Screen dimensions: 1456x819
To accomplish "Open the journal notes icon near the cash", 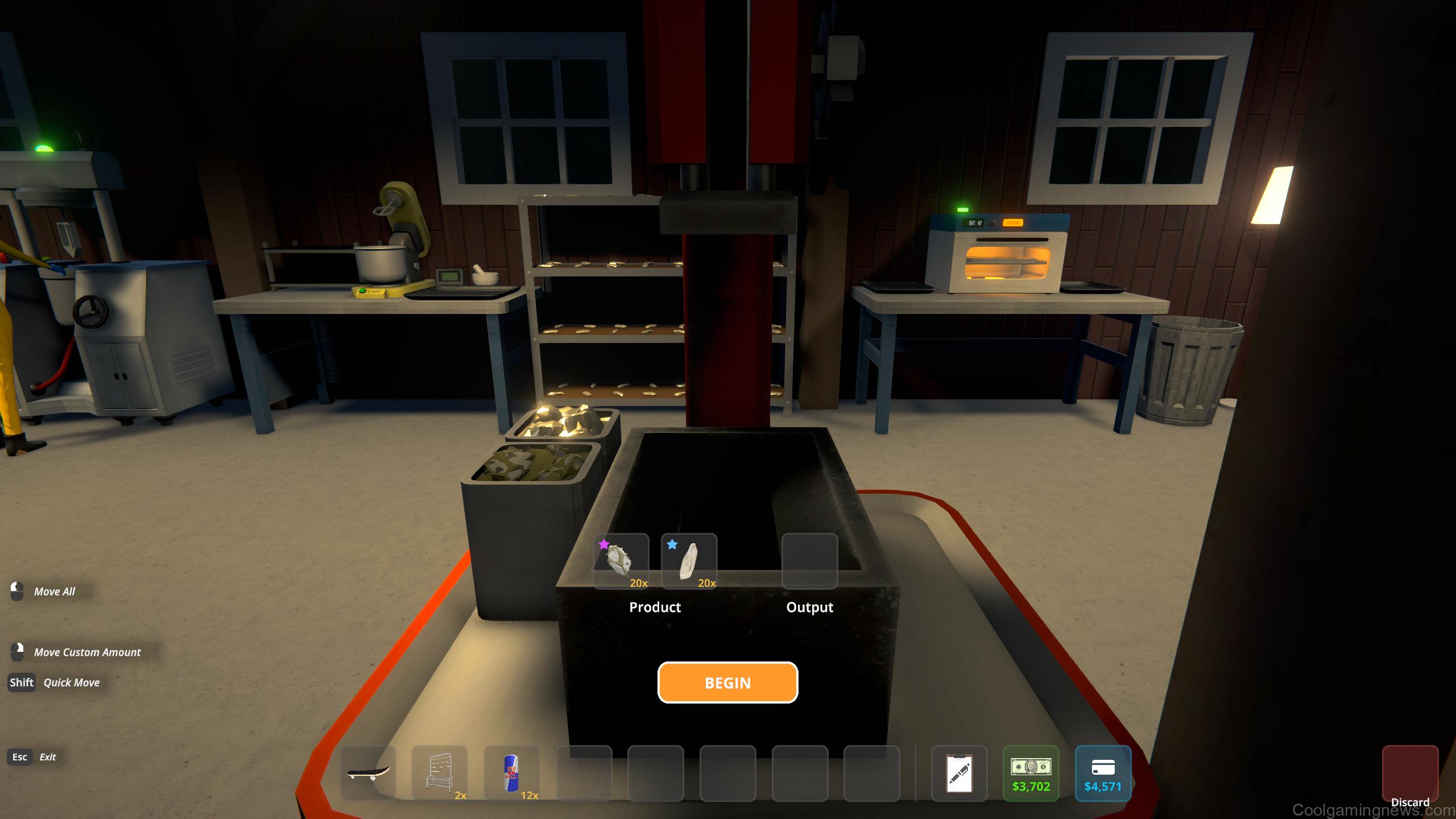I will point(961,774).
